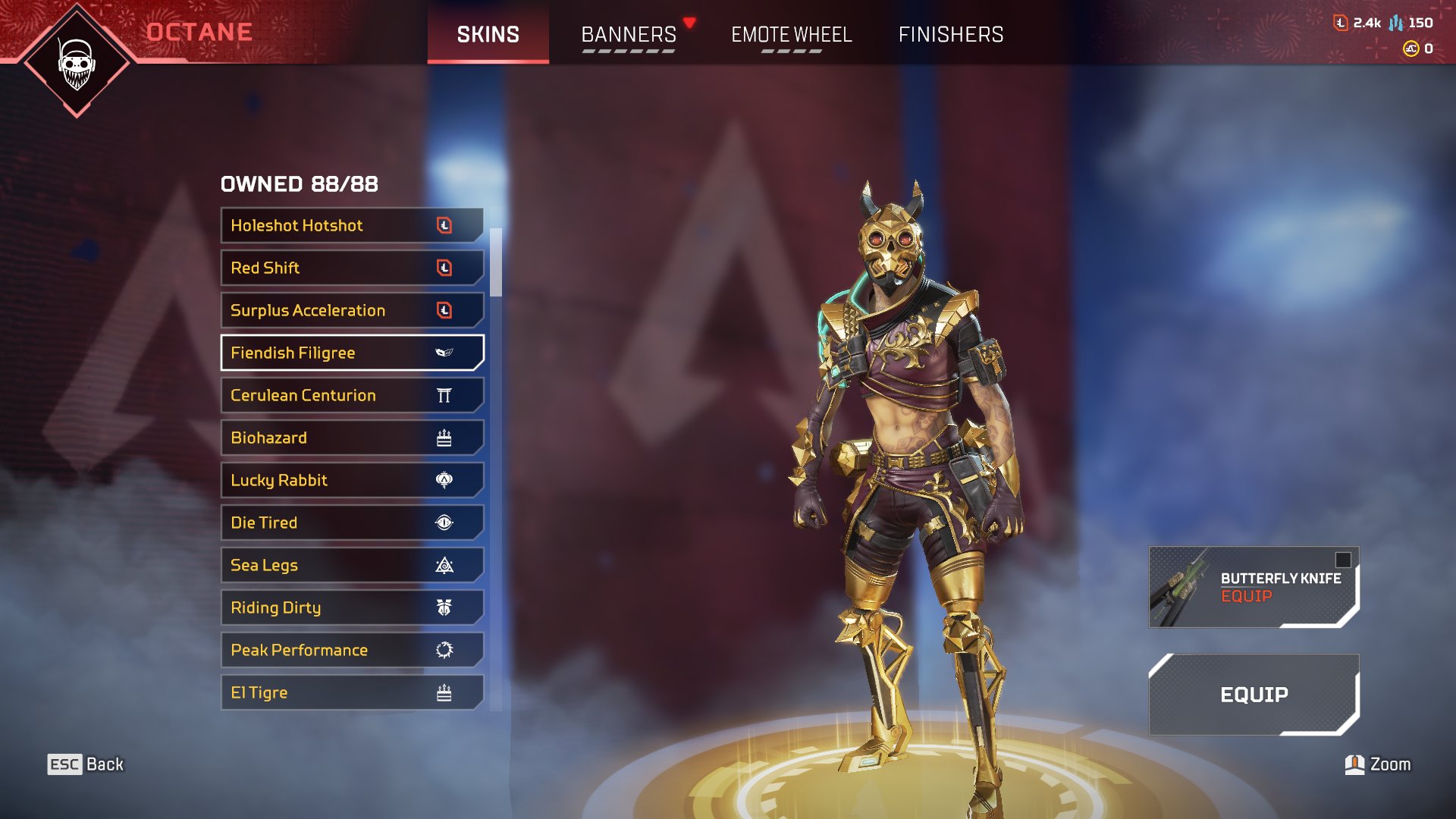Pick the Surplus Acceleration skin
This screenshot has height=819, width=1456.
pos(352,310)
